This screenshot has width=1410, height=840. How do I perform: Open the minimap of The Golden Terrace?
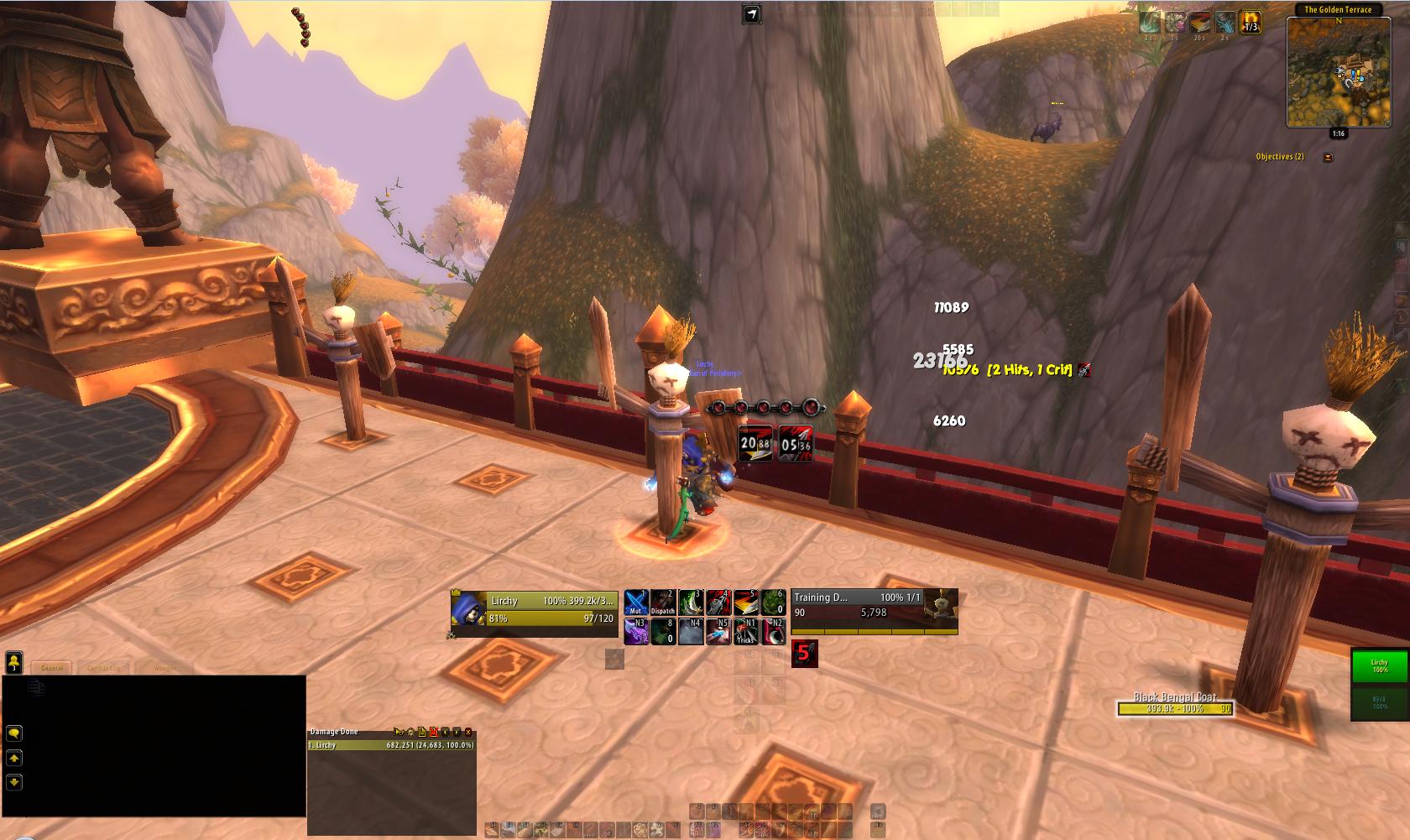pos(1338,71)
